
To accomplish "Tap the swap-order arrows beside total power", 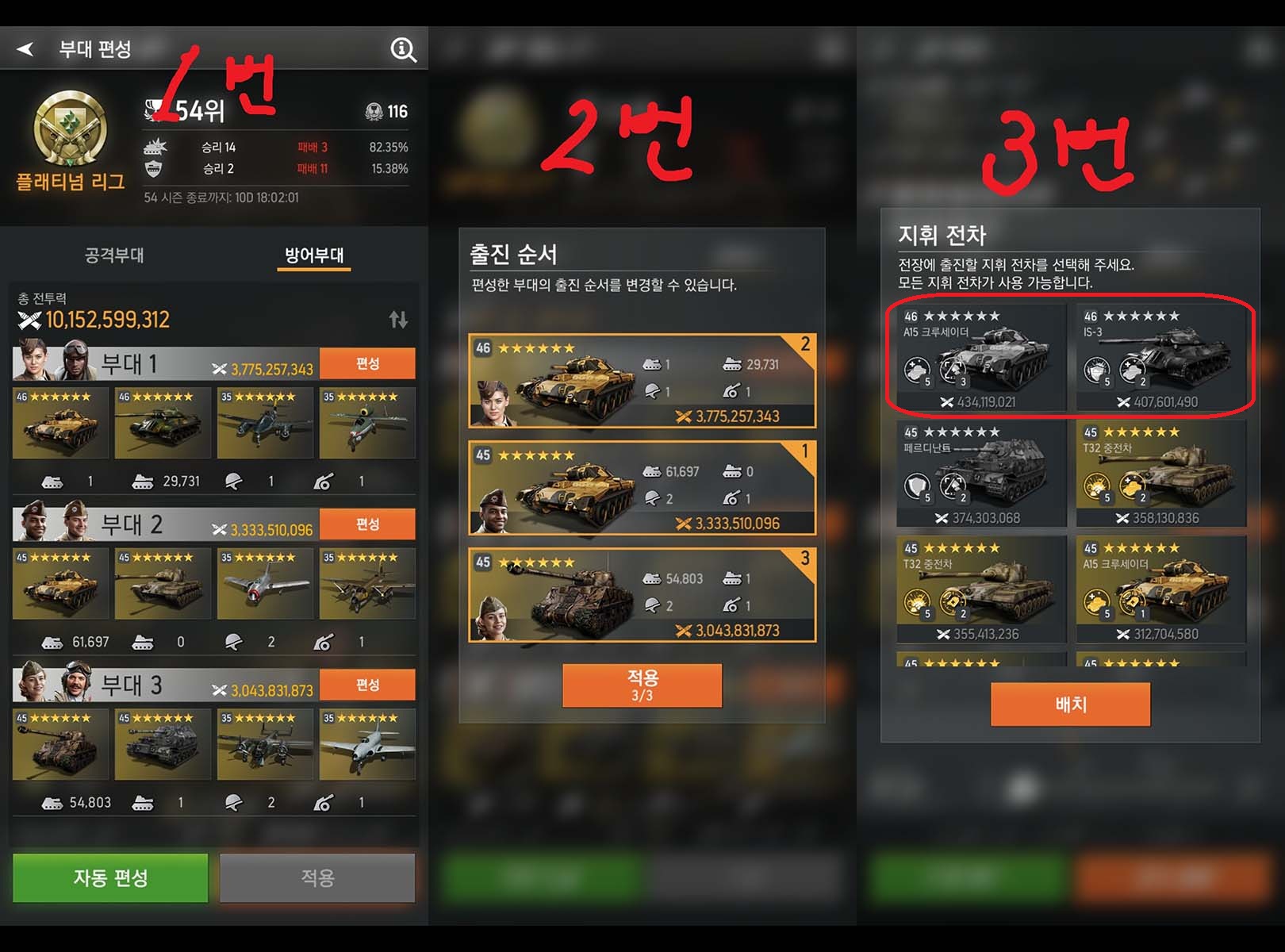I will coord(398,320).
